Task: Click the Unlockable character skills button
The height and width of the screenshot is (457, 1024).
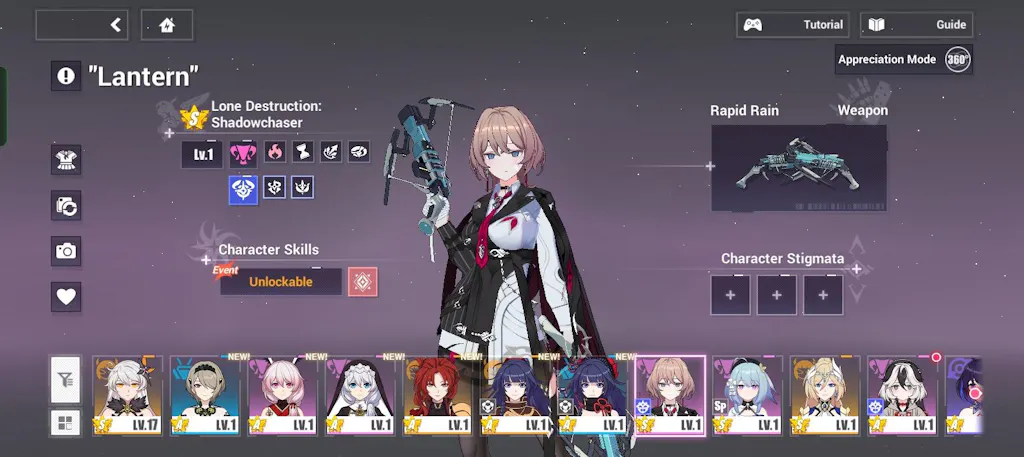Action: tap(281, 282)
